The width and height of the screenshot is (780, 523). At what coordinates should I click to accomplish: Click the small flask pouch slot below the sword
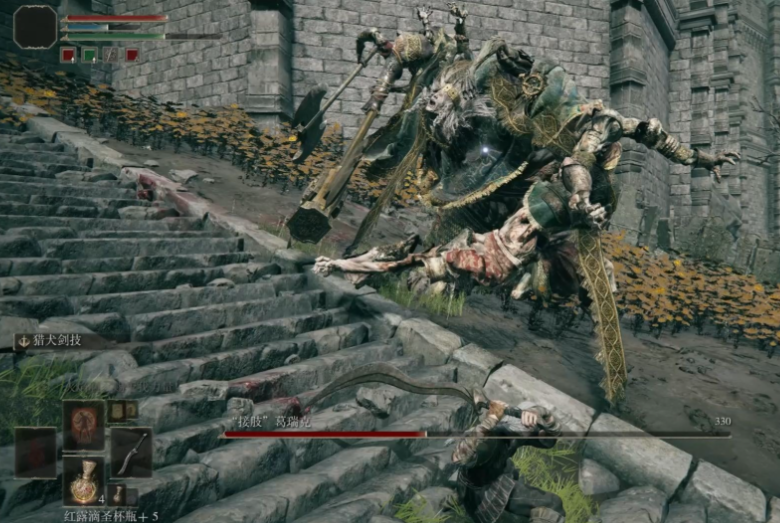pos(118,494)
